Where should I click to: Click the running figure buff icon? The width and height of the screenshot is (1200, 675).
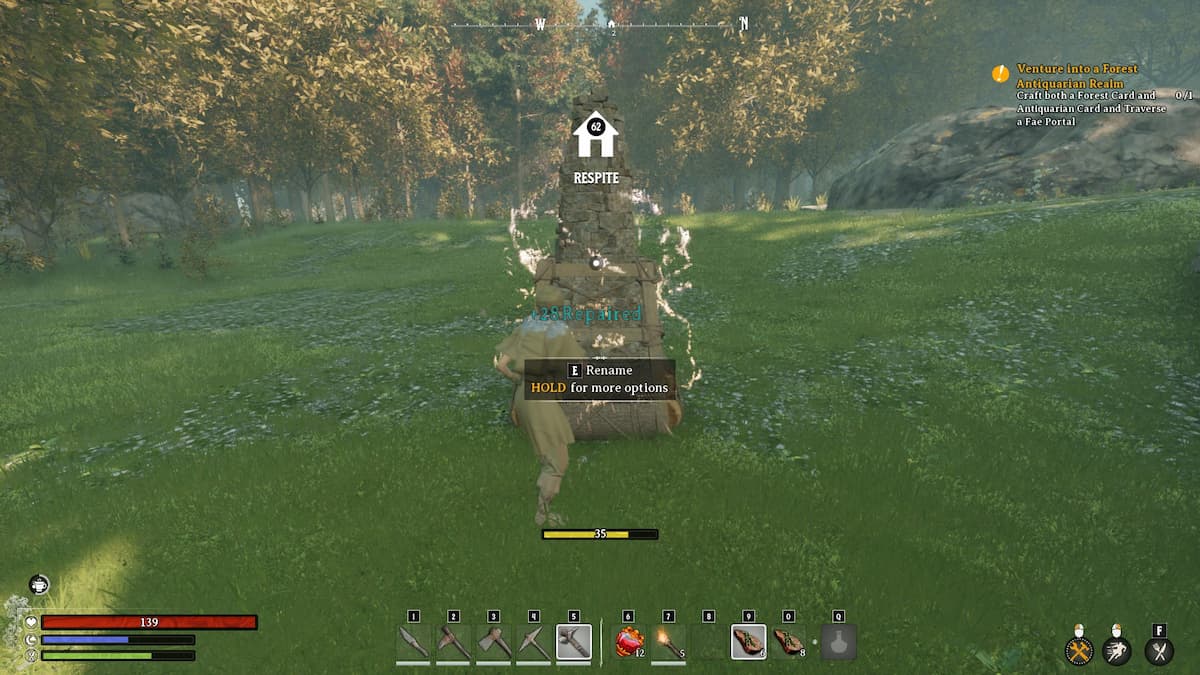[x=1117, y=651]
